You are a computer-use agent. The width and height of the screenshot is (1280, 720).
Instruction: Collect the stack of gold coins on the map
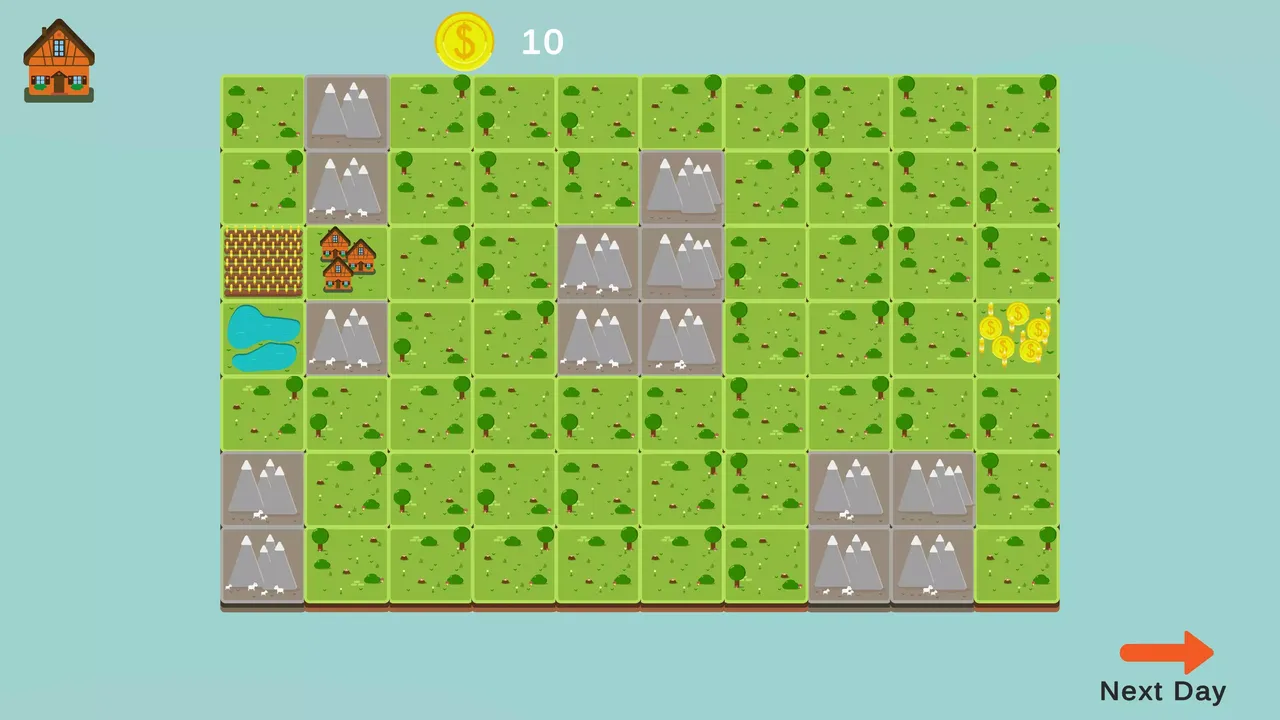pyautogui.click(x=1017, y=337)
